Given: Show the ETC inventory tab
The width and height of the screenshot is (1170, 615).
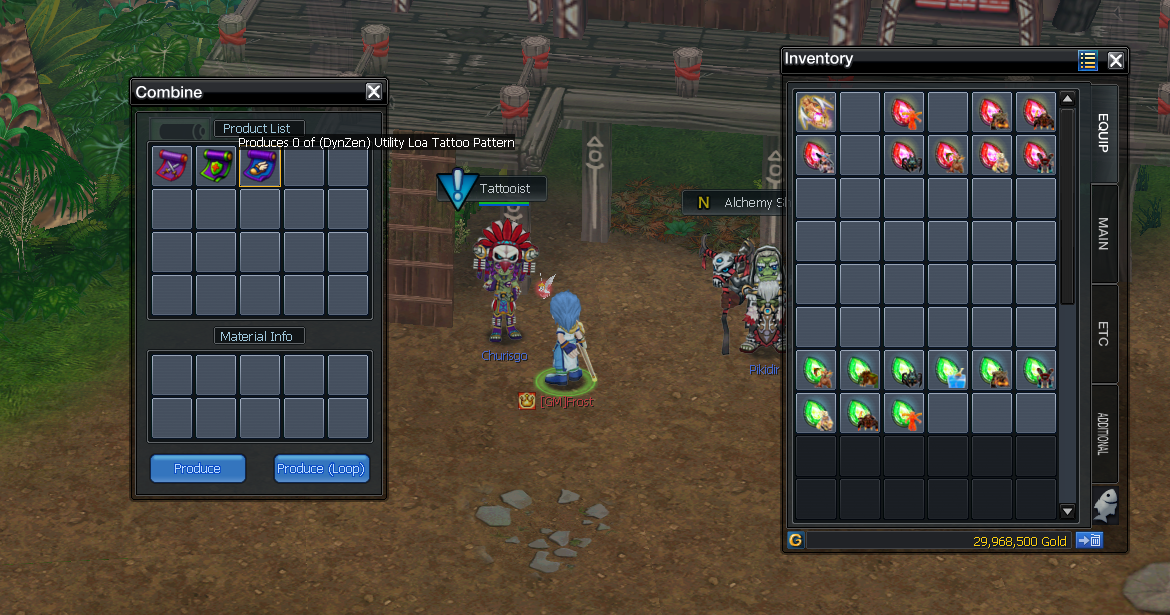Looking at the screenshot, I should pos(1104,334).
